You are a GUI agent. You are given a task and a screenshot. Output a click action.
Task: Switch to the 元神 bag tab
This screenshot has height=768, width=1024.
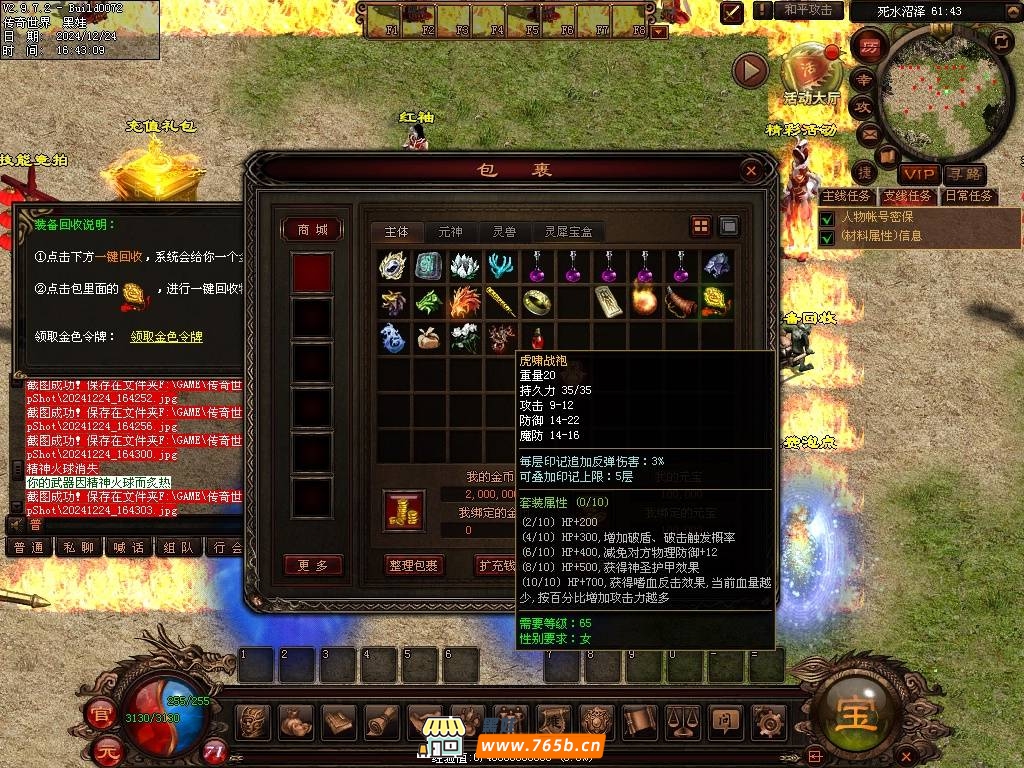tap(450, 231)
